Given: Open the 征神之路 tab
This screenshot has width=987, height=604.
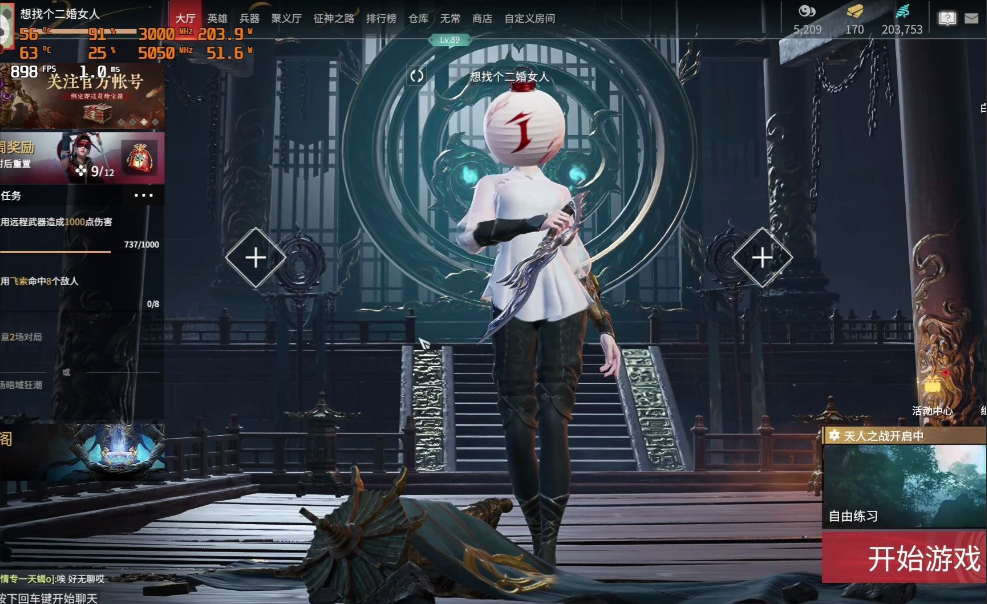Looking at the screenshot, I should pos(333,18).
